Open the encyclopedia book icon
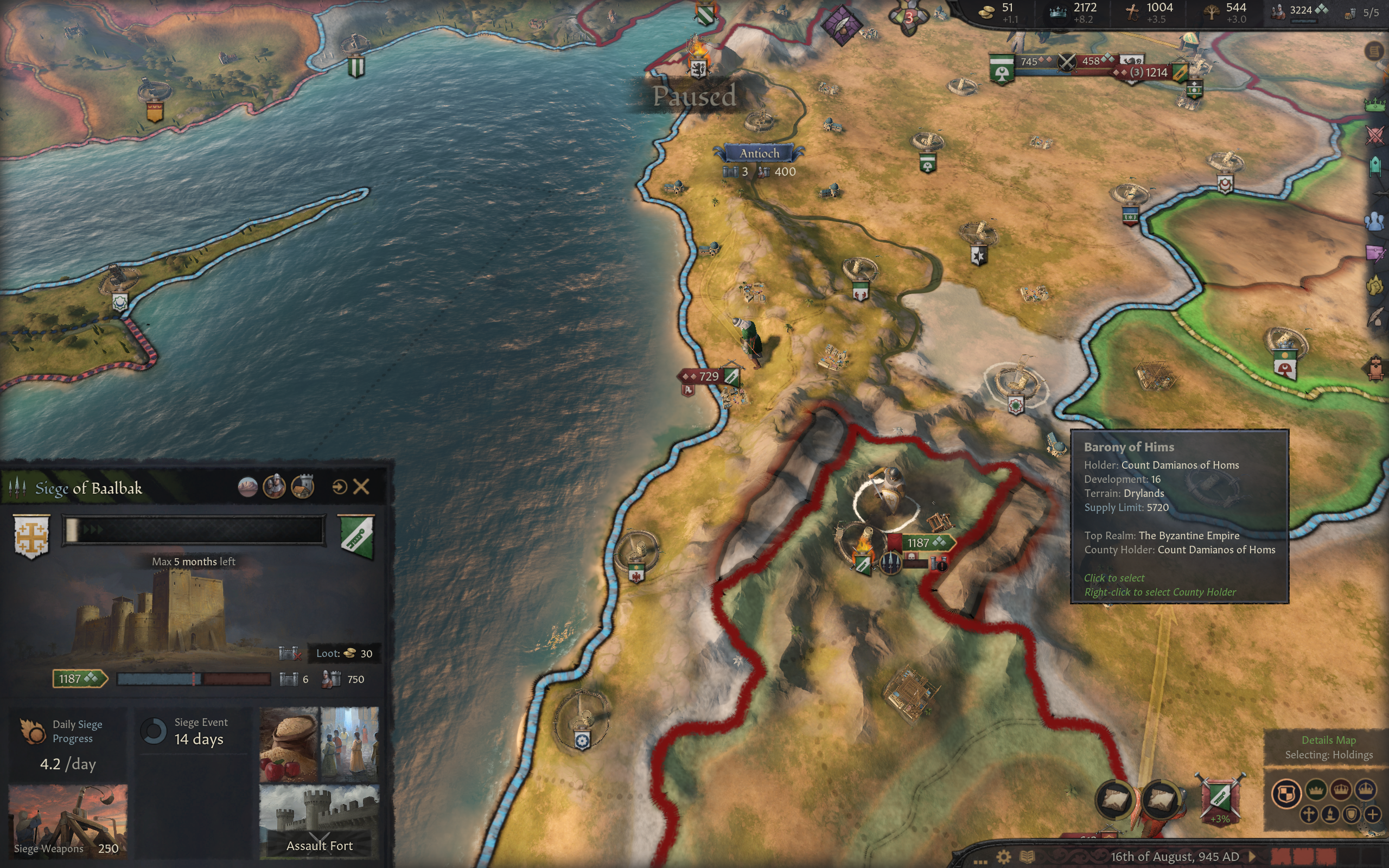 tap(1027, 857)
